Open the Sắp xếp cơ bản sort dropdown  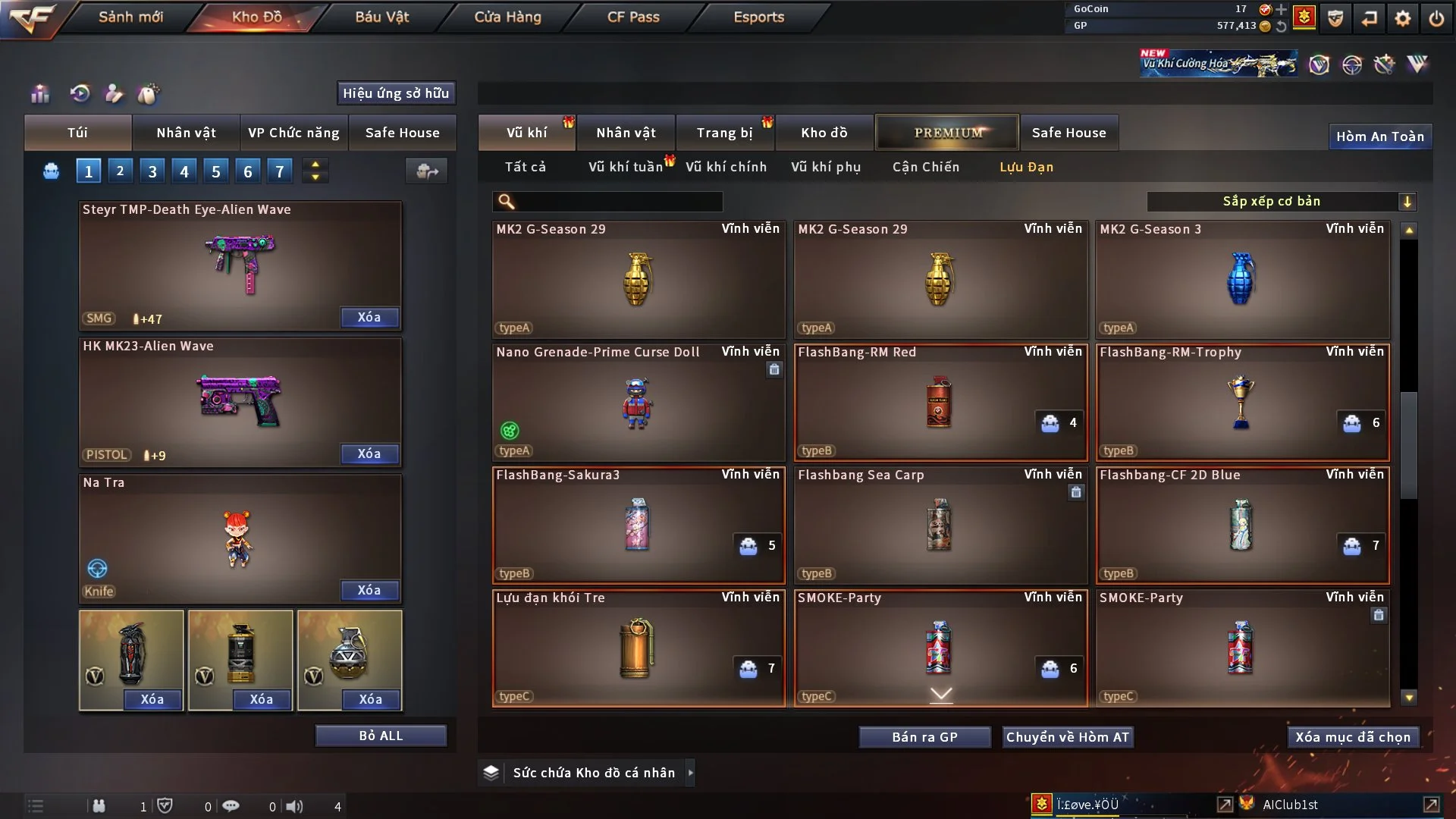(1281, 201)
